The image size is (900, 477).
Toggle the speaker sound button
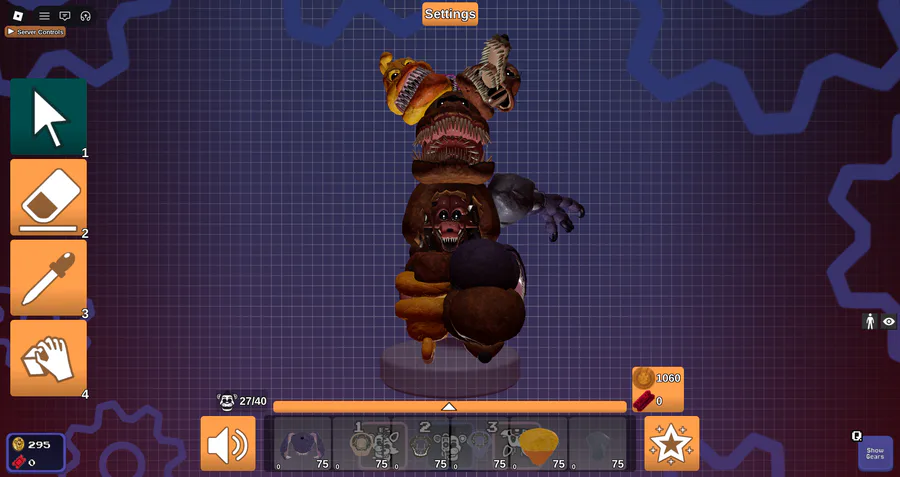coord(228,443)
